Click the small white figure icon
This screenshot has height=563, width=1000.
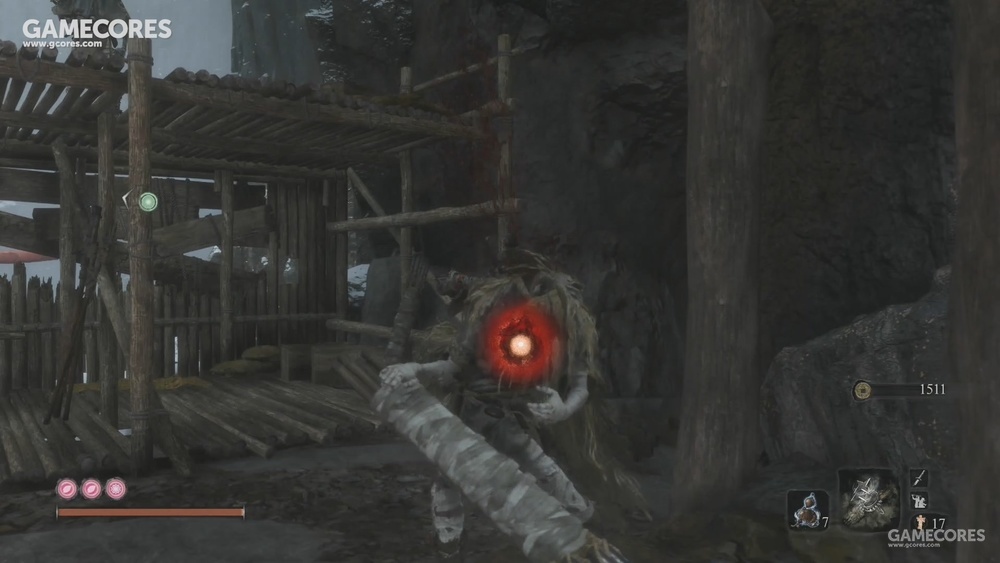(x=919, y=501)
